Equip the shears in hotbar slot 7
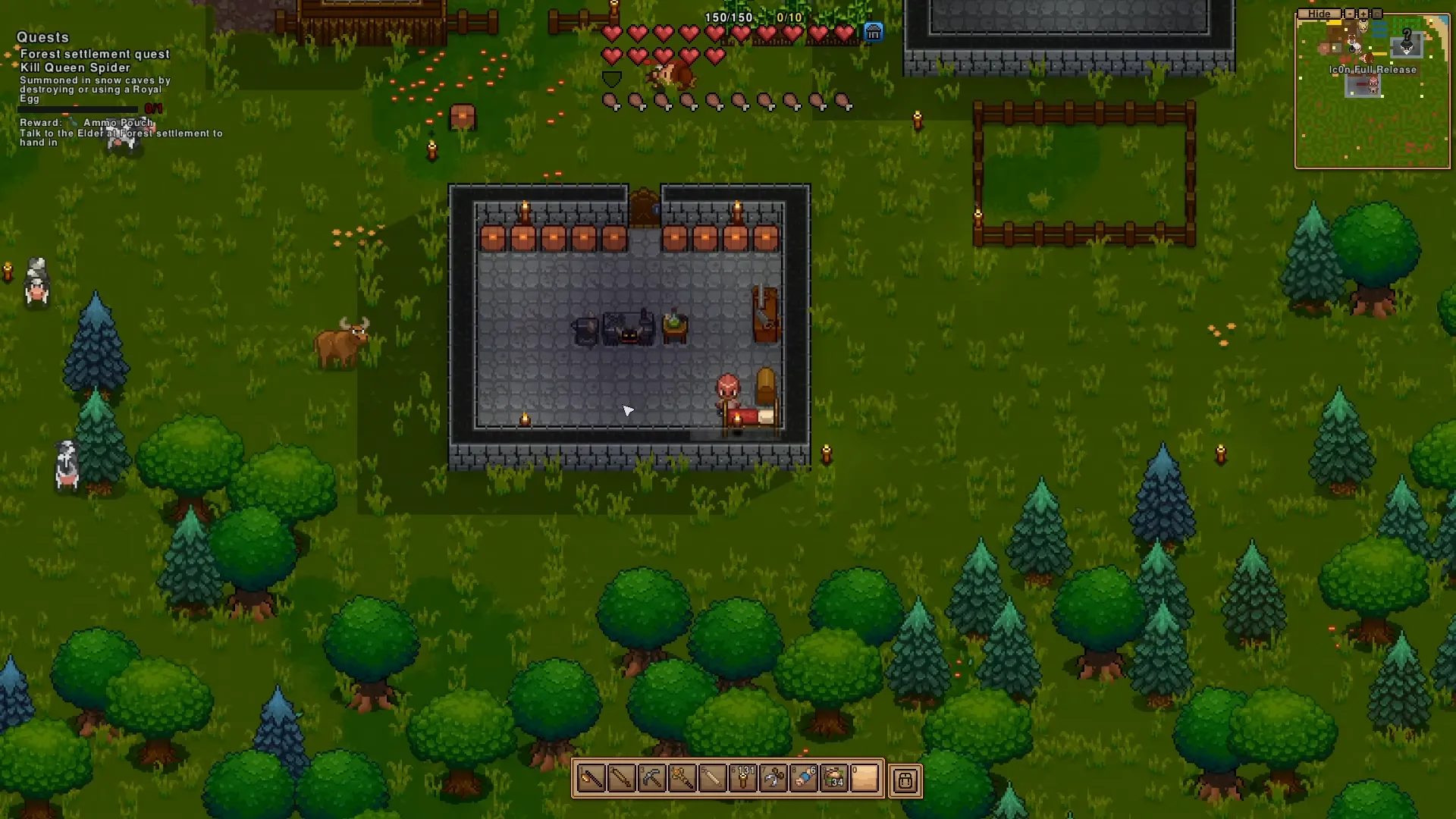Image resolution: width=1456 pixels, height=819 pixels. 773,779
